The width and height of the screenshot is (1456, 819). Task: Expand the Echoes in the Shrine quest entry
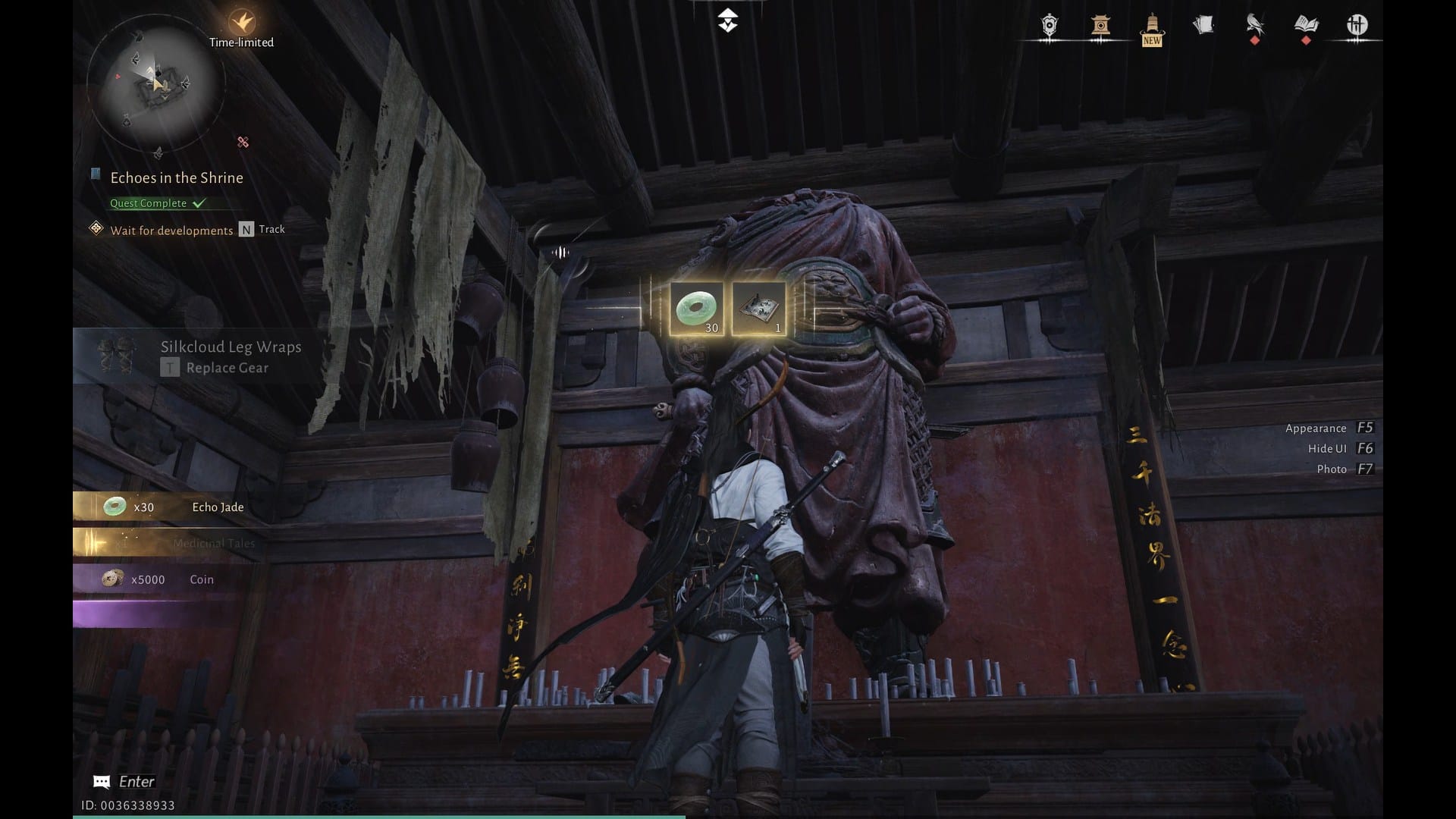pos(177,177)
